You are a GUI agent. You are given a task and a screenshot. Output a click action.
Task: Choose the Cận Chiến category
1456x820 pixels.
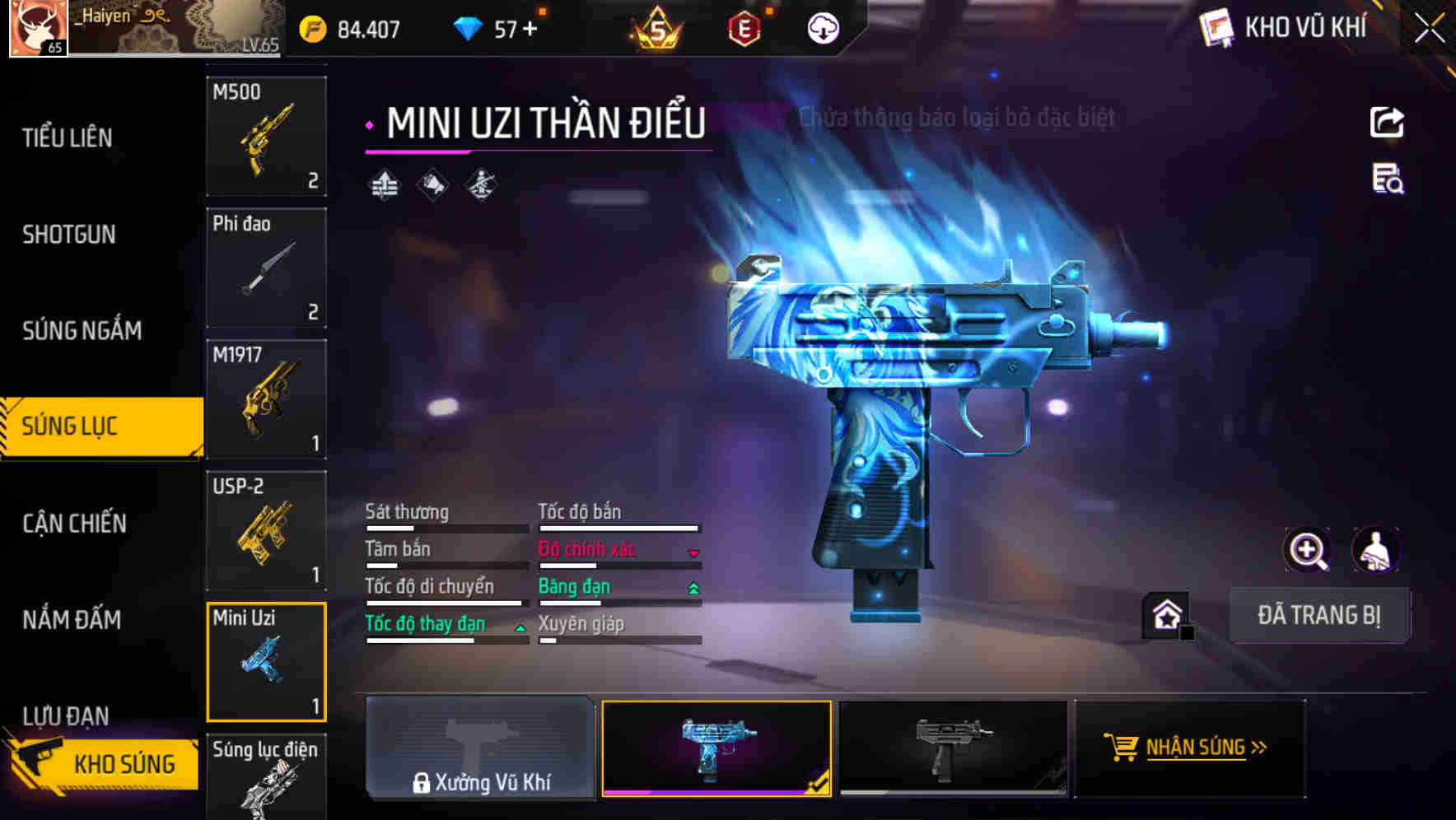tap(74, 523)
